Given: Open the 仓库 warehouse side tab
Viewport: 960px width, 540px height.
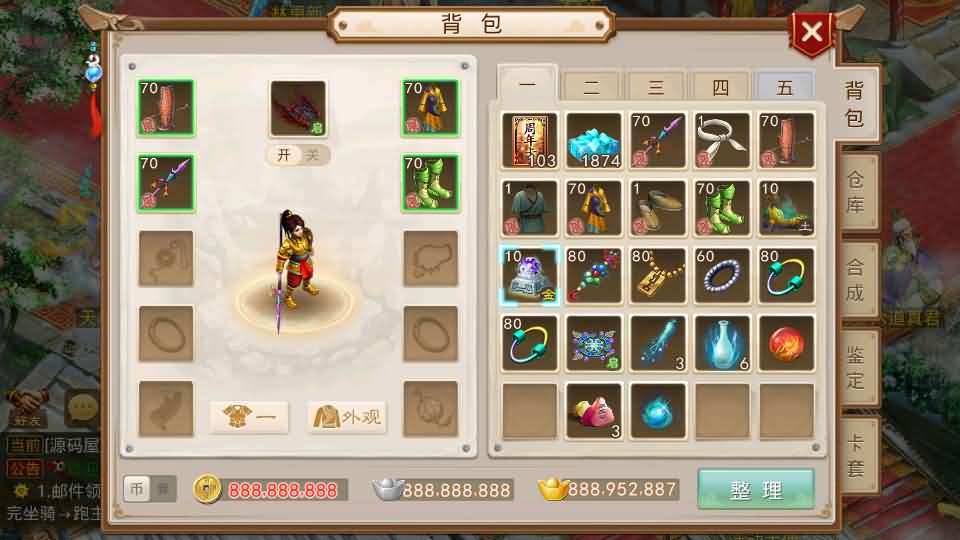Looking at the screenshot, I should pyautogui.click(x=855, y=192).
